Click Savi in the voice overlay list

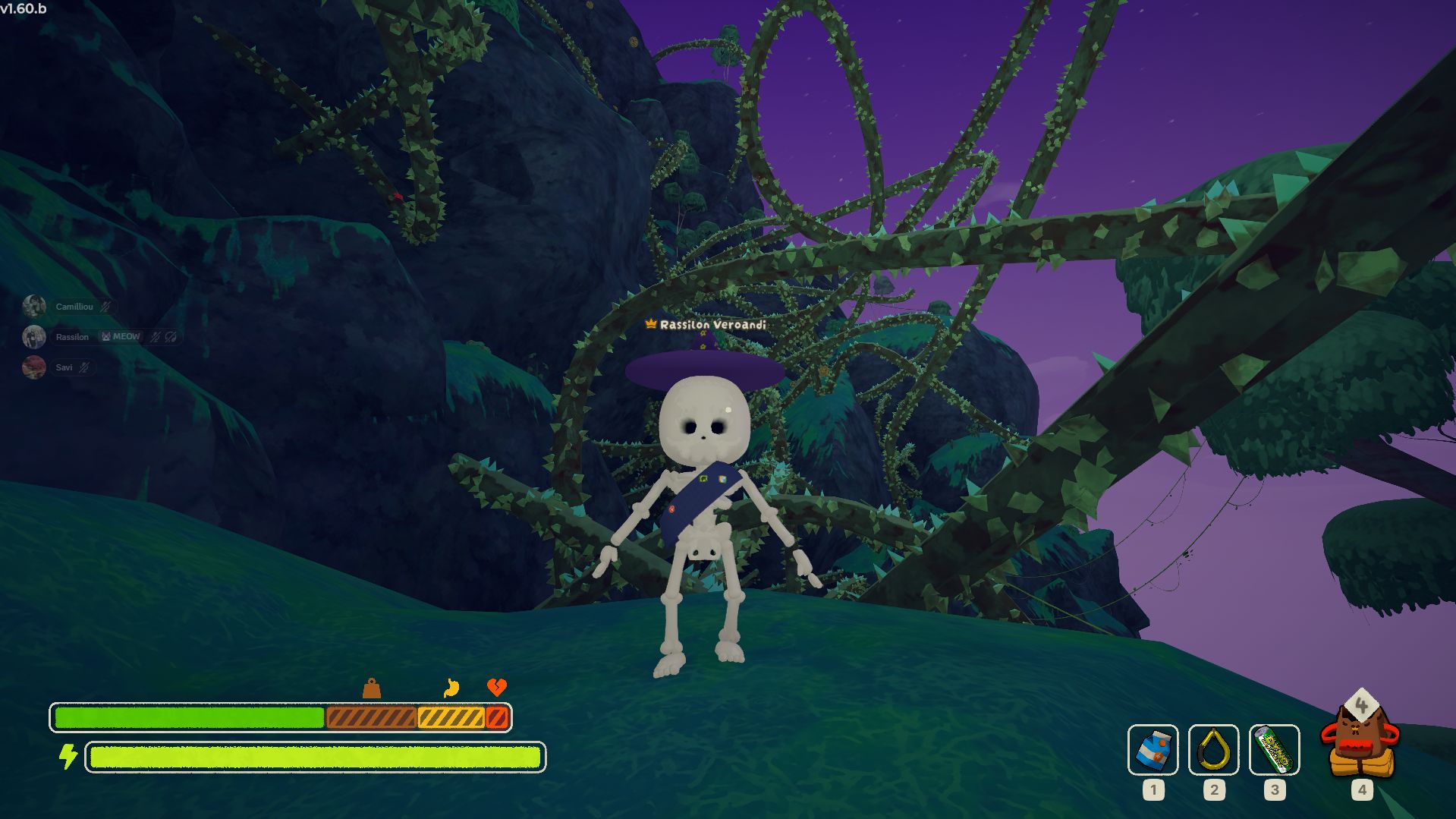(x=64, y=367)
